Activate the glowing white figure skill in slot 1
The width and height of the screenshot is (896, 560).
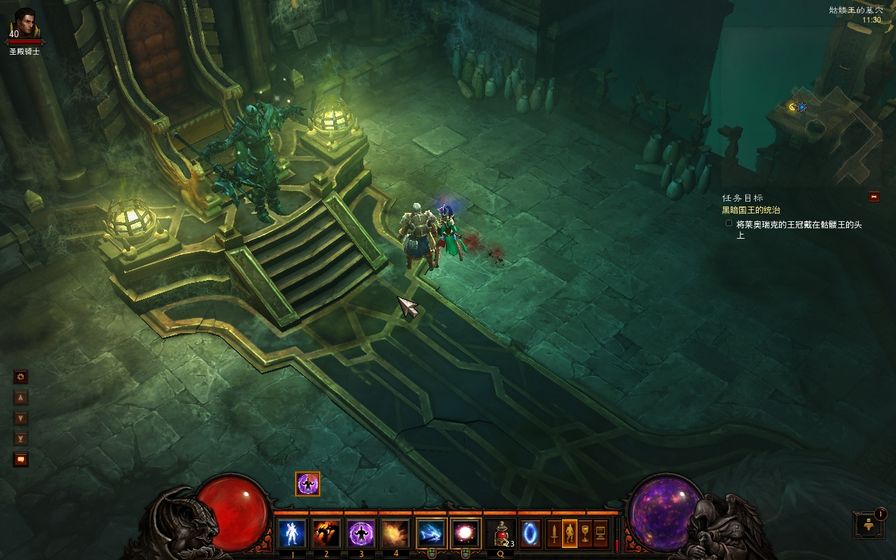click(x=294, y=532)
